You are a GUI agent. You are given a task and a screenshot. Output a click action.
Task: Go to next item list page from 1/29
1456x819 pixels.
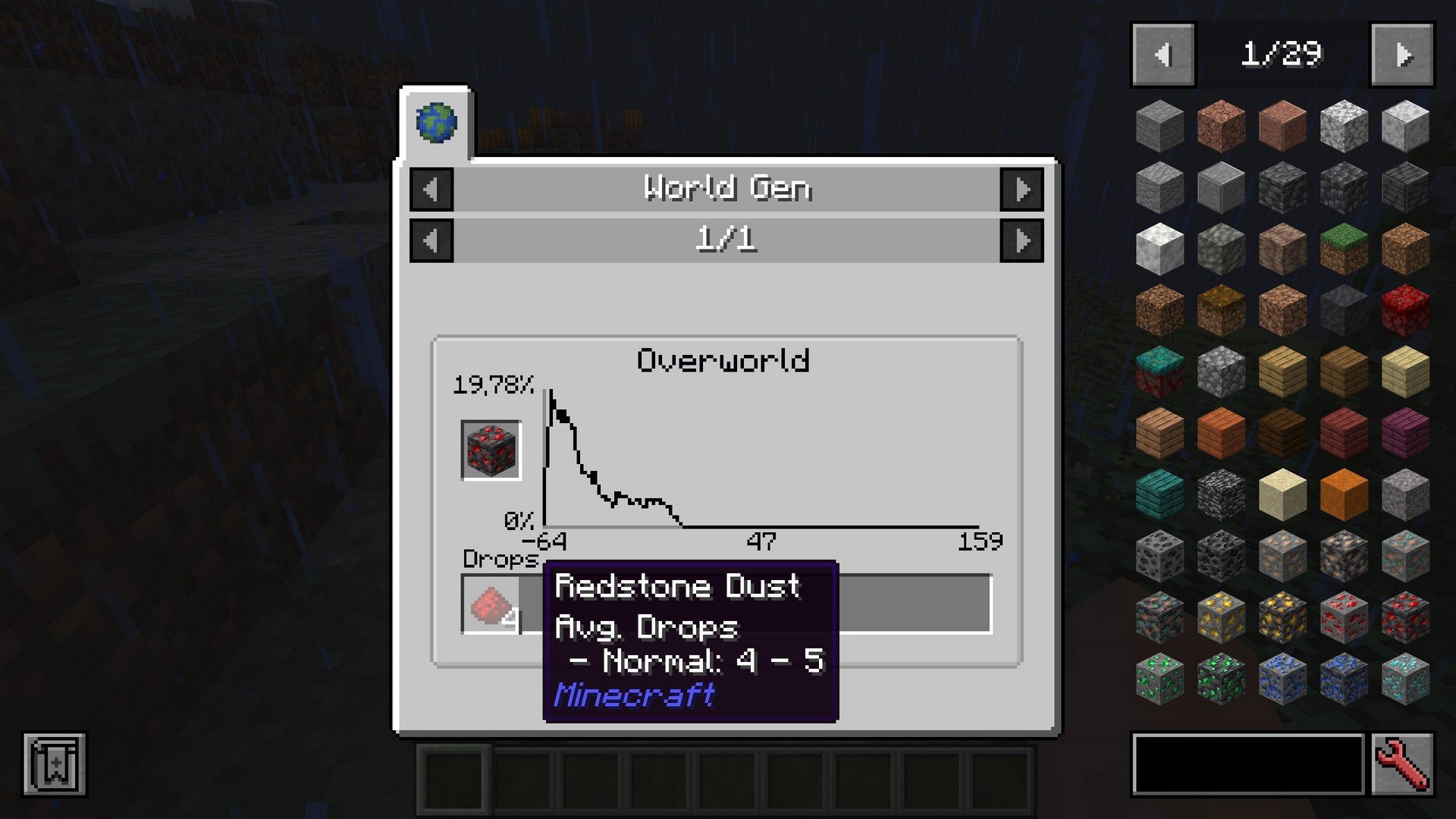coord(1402,55)
